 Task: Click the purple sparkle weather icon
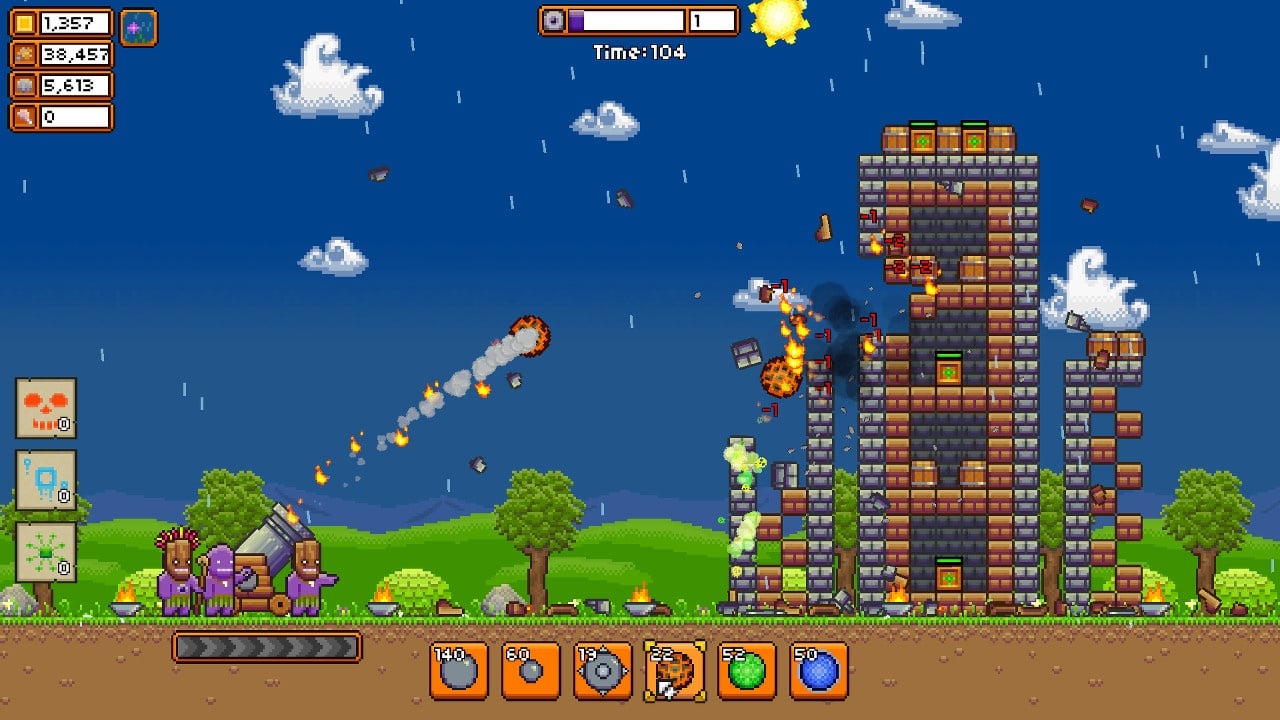[x=139, y=27]
